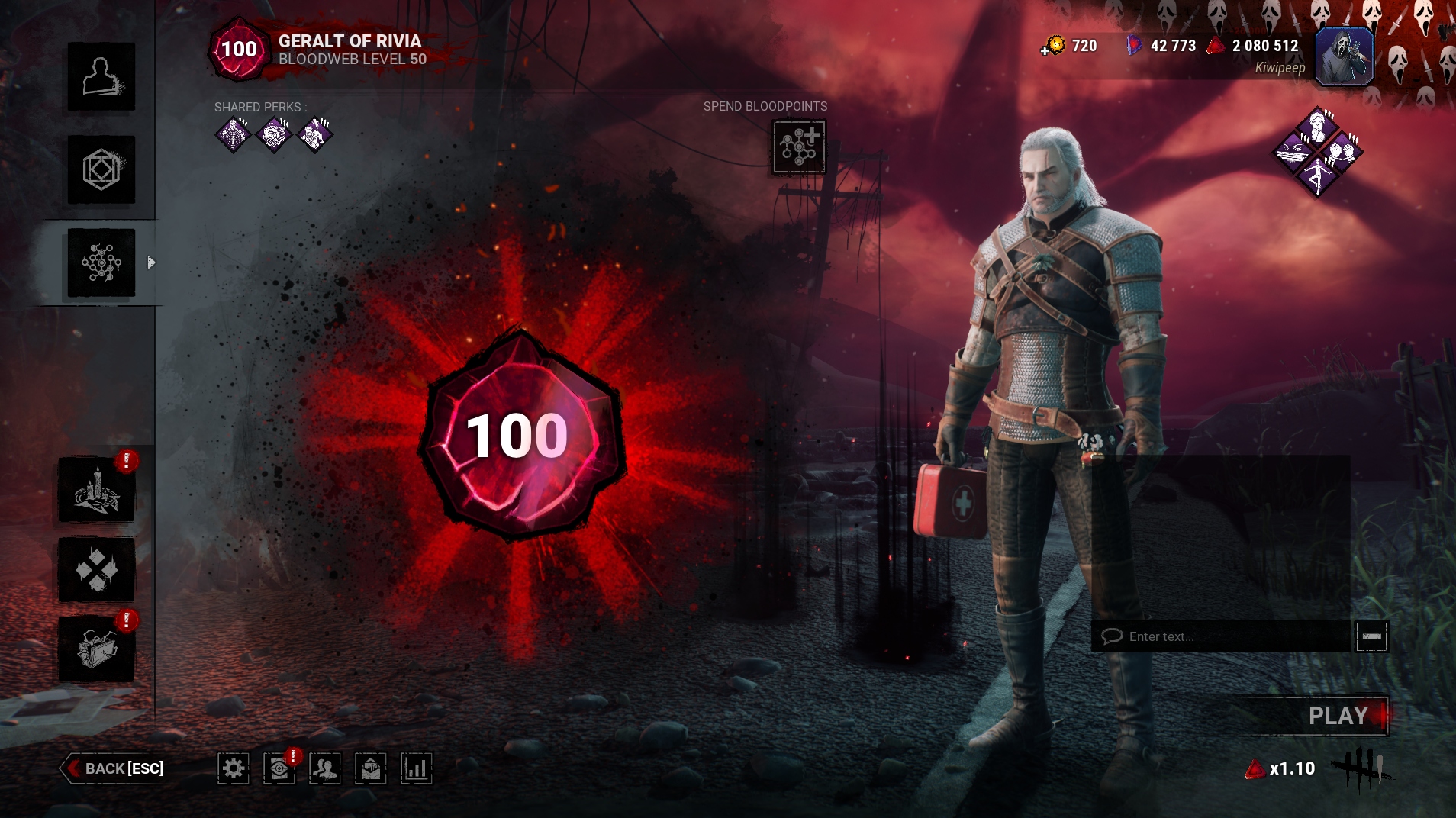Open the gift box icon menu
The image size is (1456, 818).
pyautogui.click(x=97, y=649)
